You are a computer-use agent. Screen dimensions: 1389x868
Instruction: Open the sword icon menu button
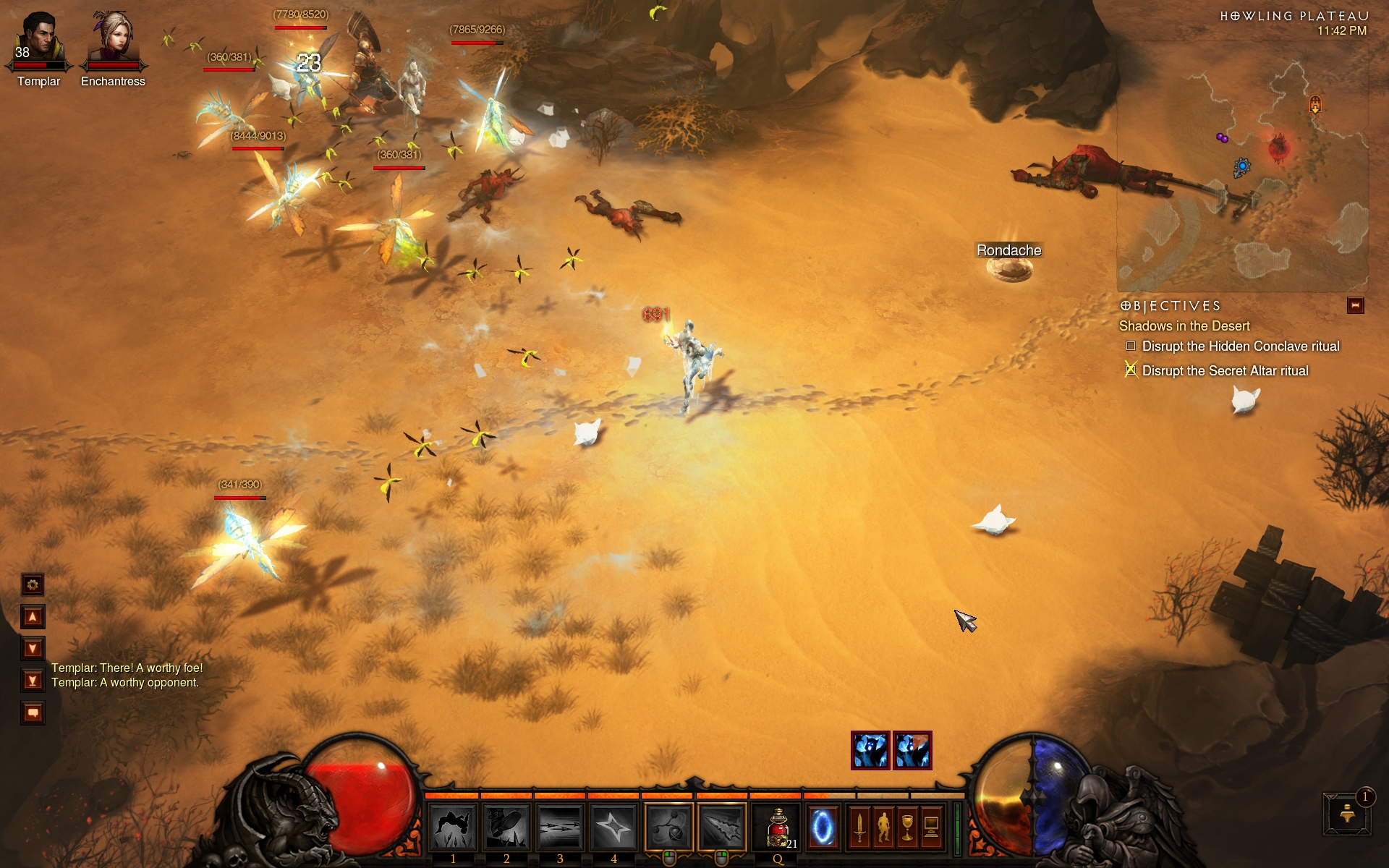(859, 827)
